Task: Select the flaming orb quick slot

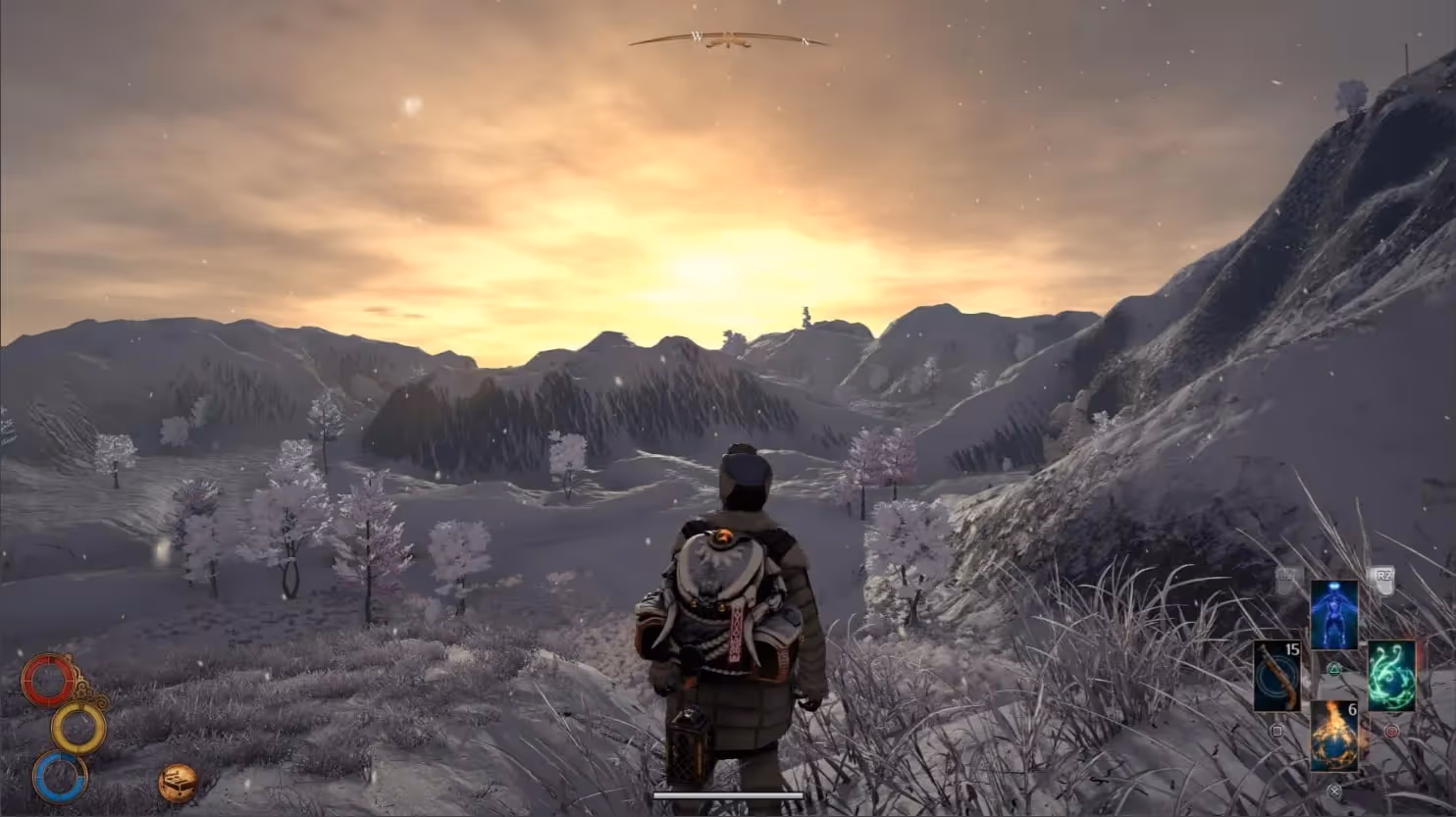Action: (x=1334, y=736)
